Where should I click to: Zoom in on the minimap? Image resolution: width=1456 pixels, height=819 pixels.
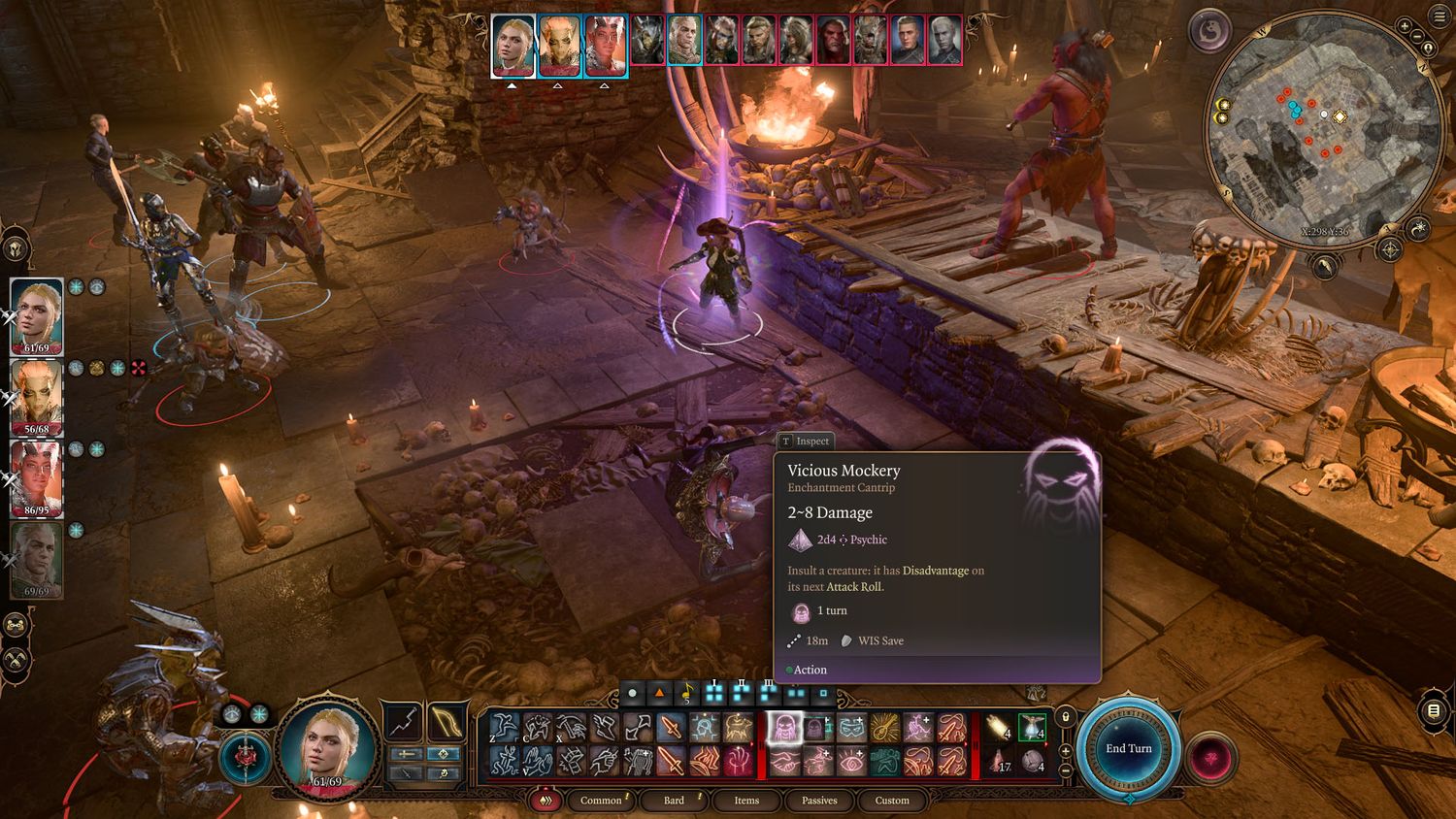point(1405,26)
